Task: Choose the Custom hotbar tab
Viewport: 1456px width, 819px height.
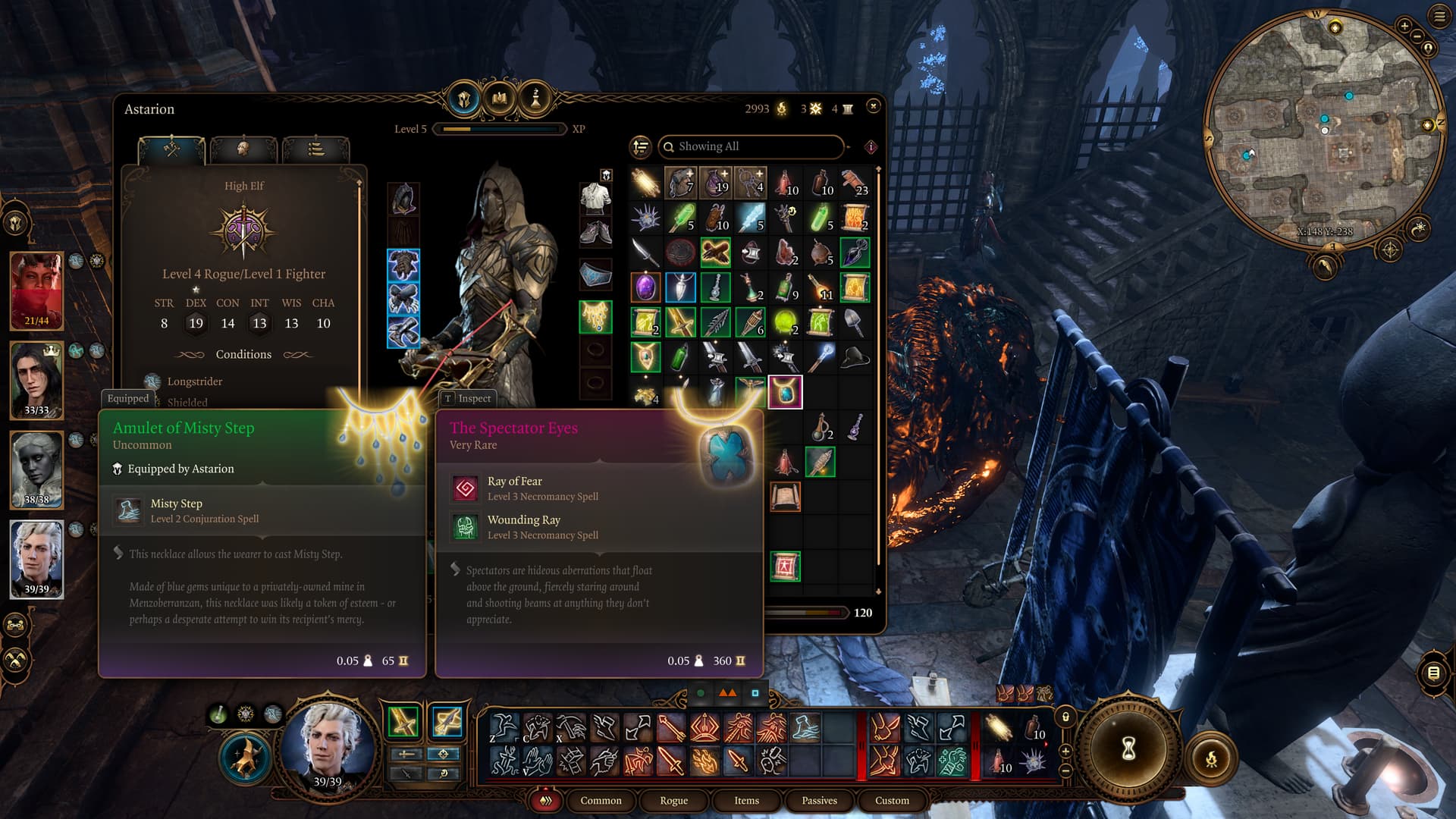Action: (x=892, y=801)
